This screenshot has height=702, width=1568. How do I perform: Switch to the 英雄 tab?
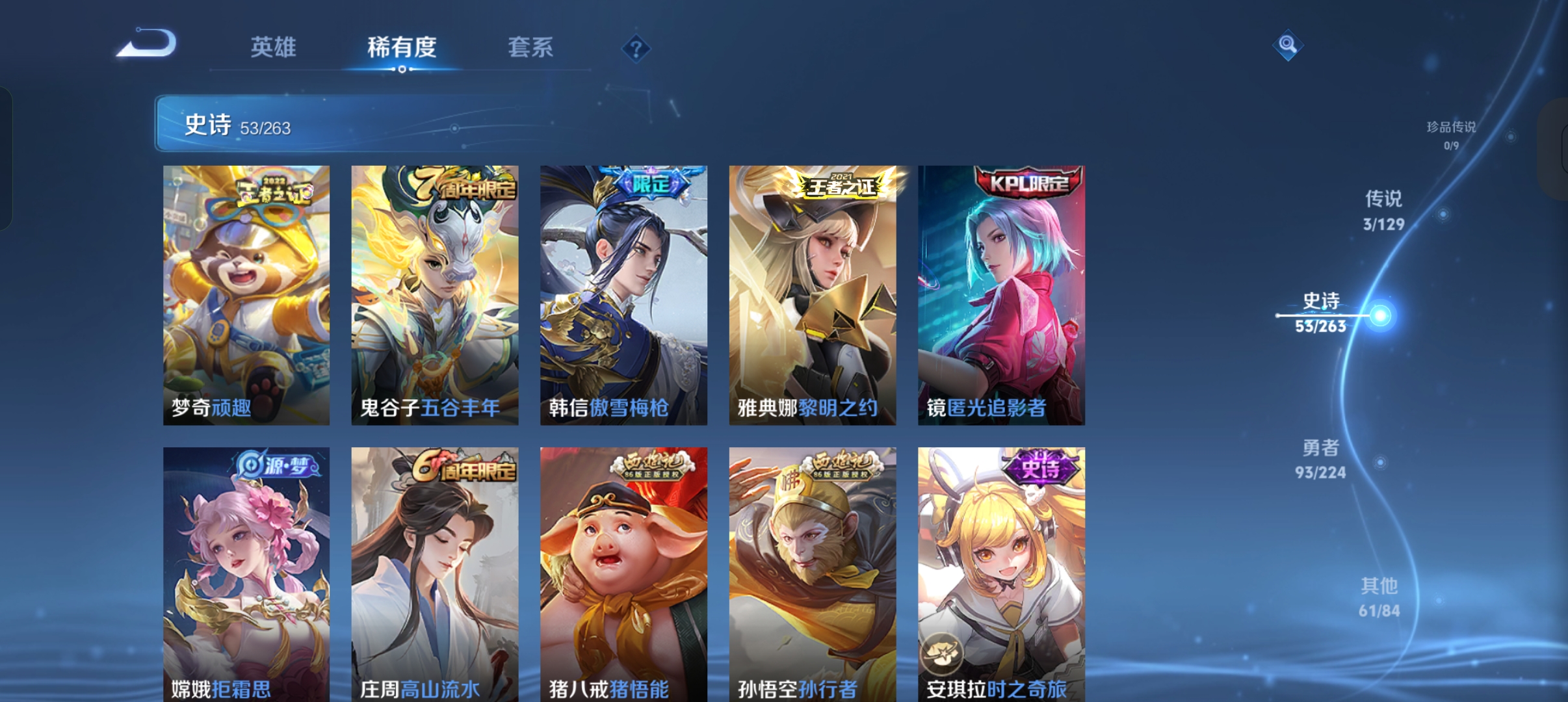pos(273,47)
